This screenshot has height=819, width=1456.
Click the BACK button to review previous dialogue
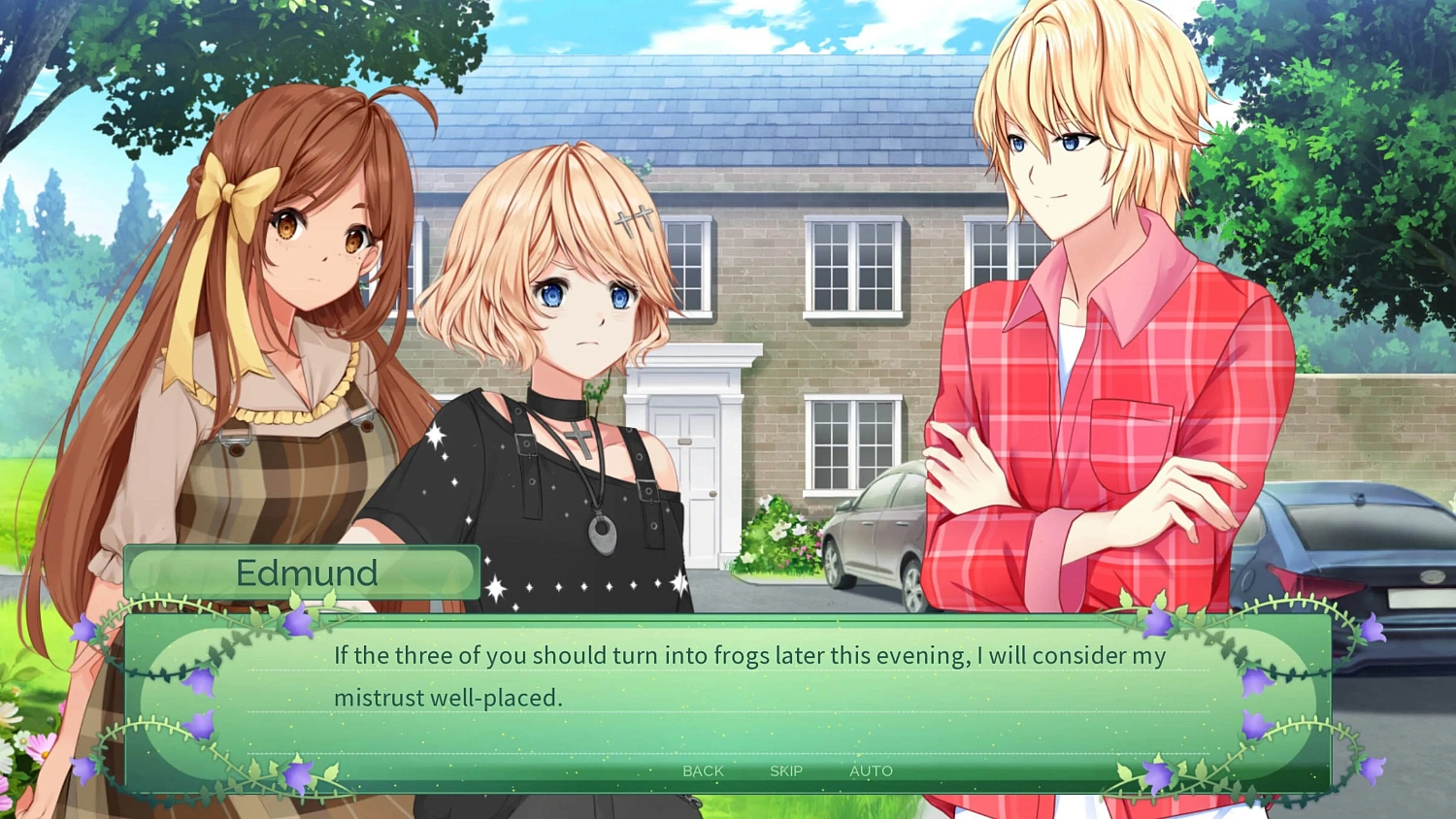702,770
